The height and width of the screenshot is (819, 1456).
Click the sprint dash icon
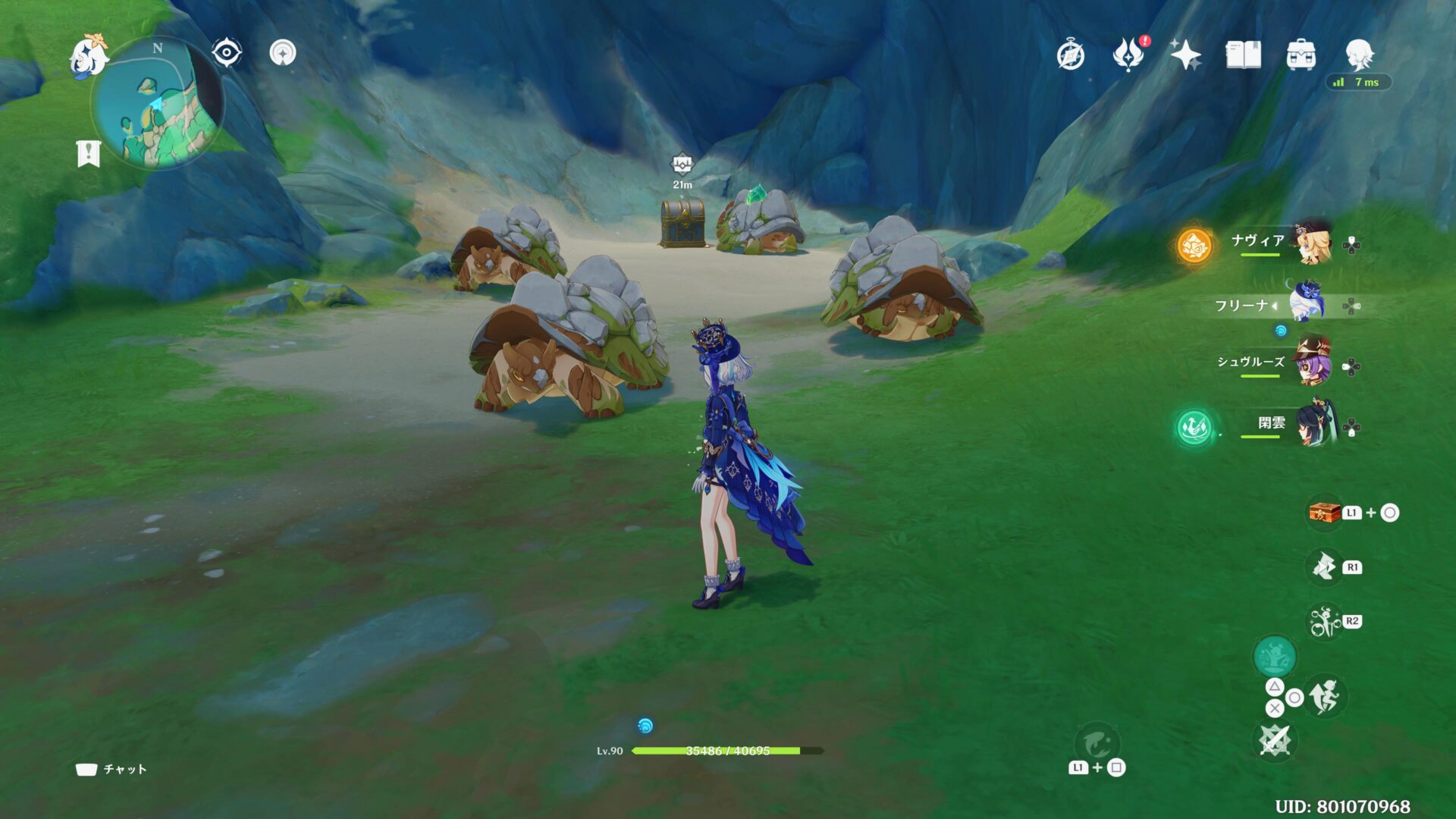click(1325, 696)
